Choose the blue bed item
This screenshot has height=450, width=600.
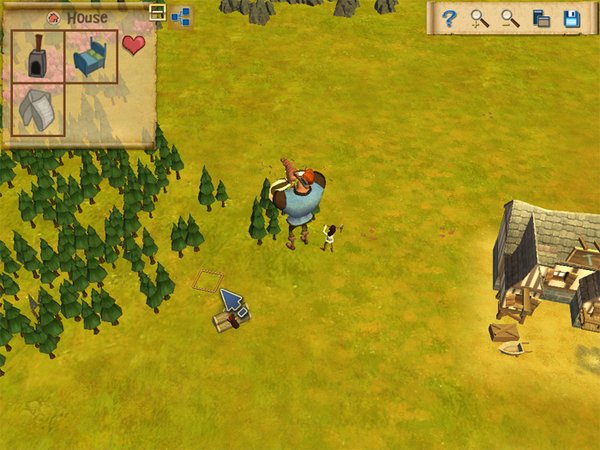[91, 57]
